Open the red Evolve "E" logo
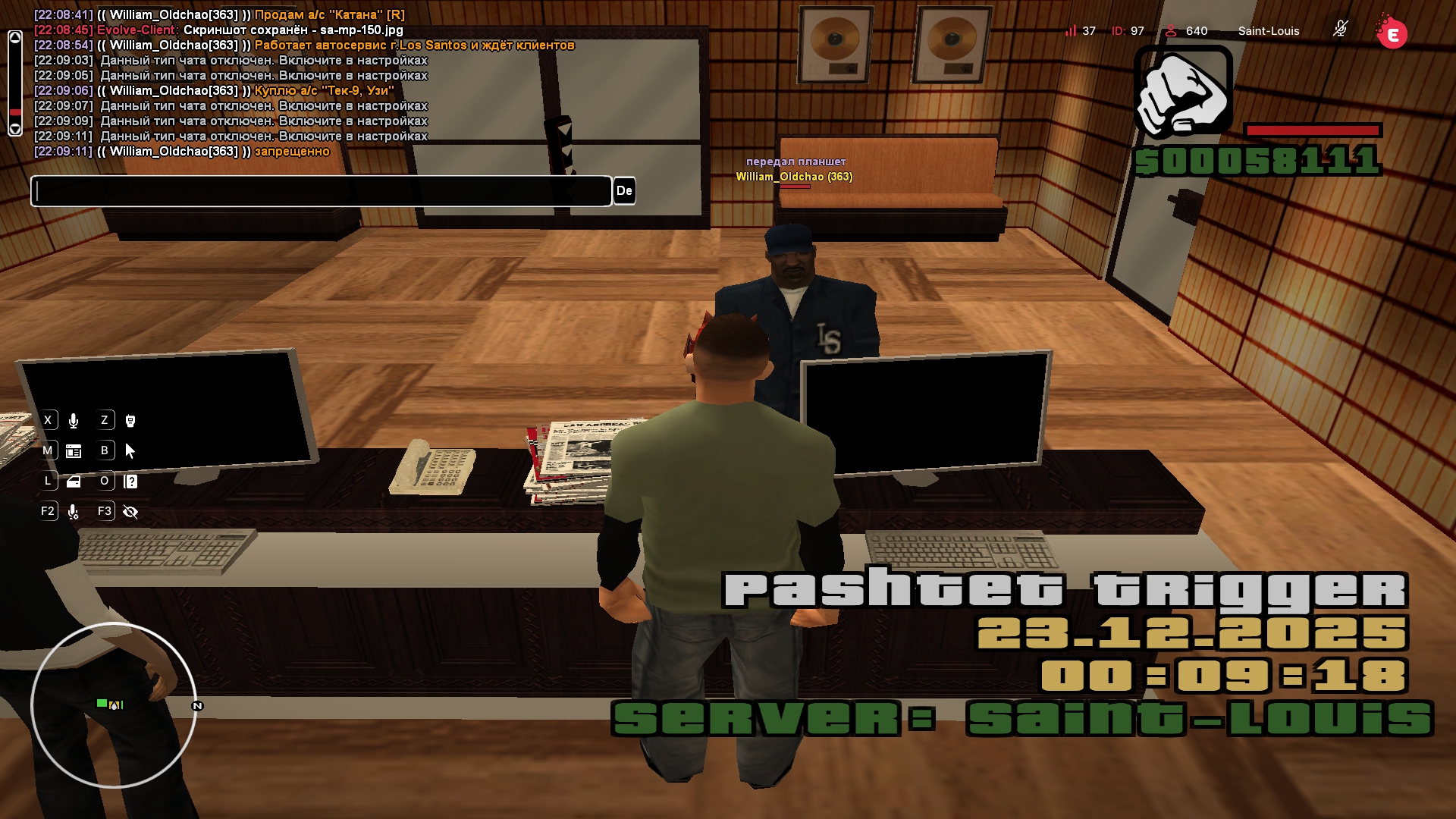 tap(1392, 33)
